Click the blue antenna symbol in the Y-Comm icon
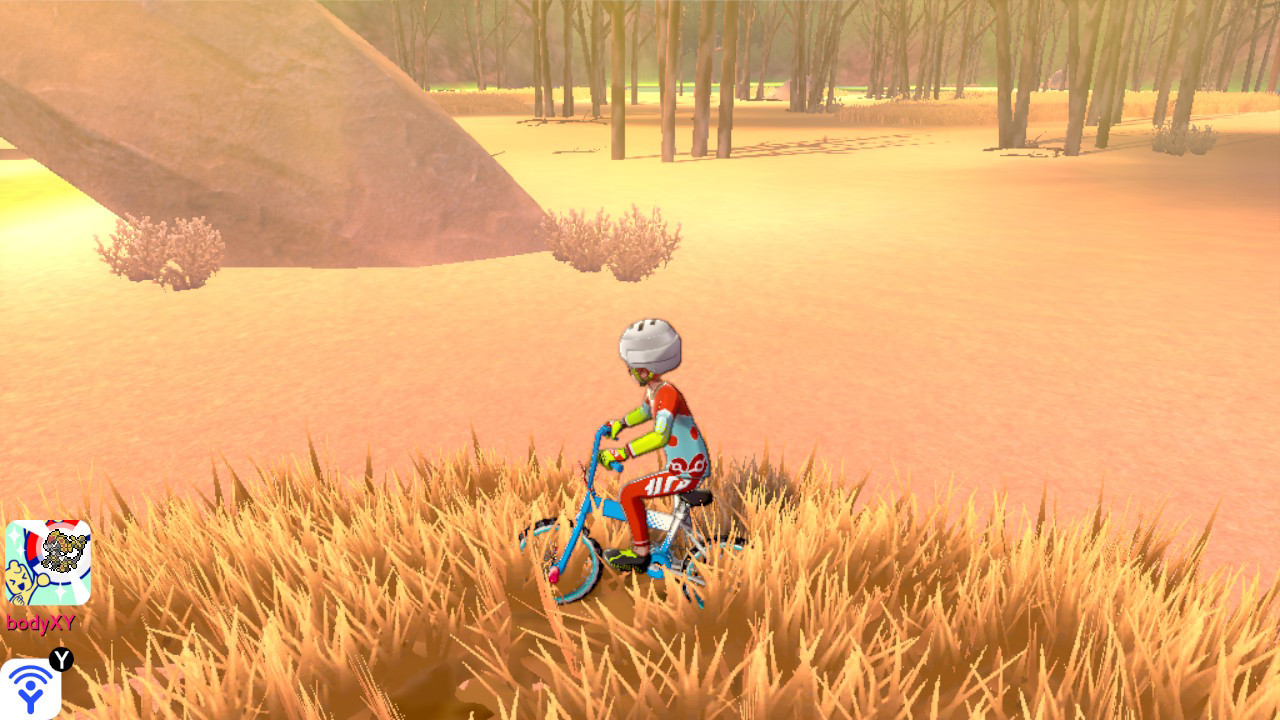 [x=30, y=687]
